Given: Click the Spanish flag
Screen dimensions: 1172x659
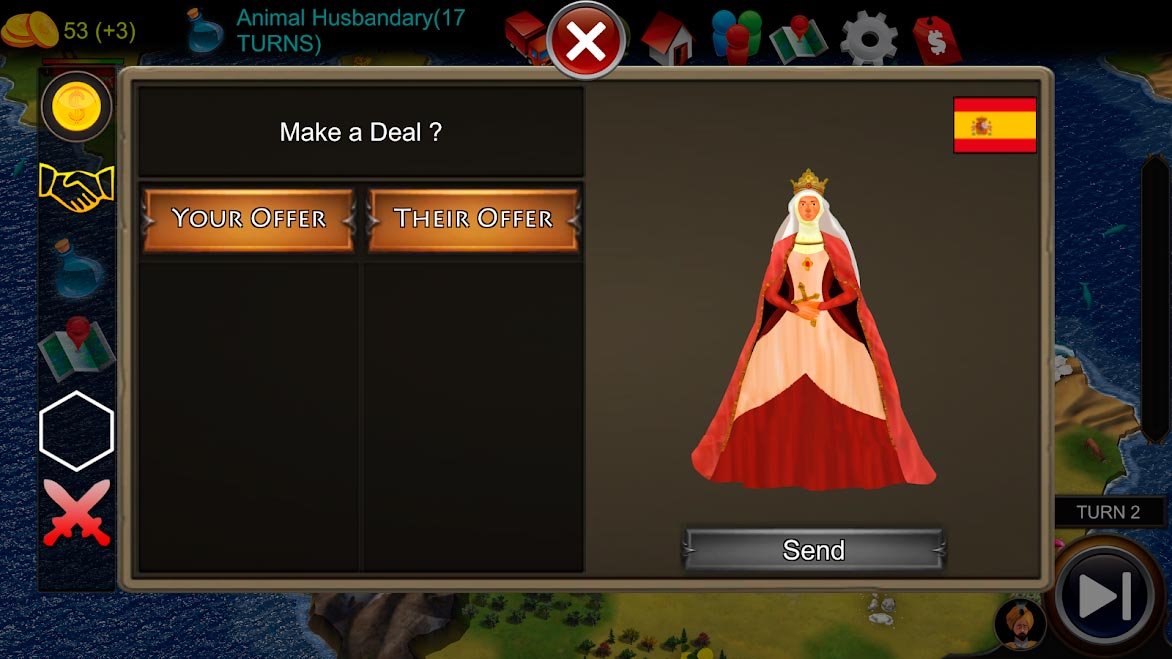Looking at the screenshot, I should (x=994, y=125).
